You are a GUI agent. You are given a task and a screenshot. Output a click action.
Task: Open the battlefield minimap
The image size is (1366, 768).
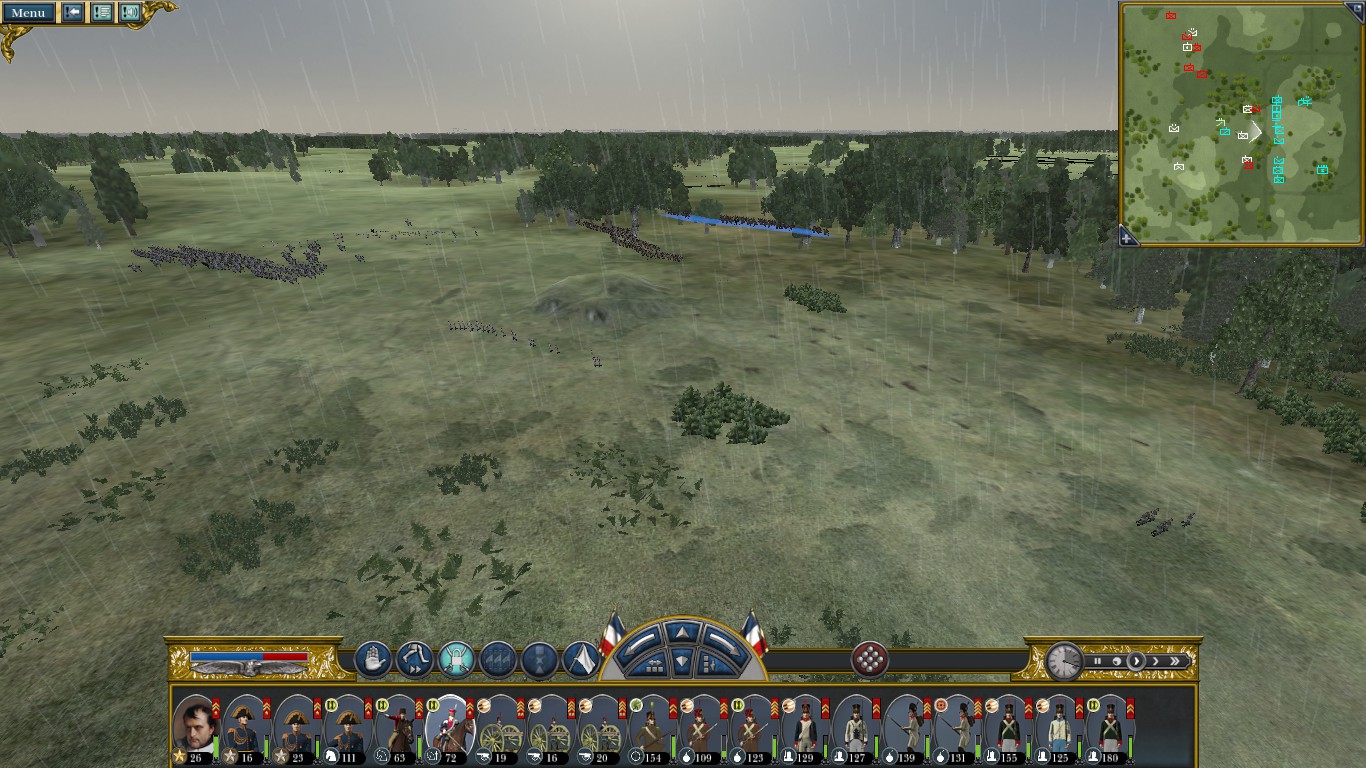coord(1240,123)
